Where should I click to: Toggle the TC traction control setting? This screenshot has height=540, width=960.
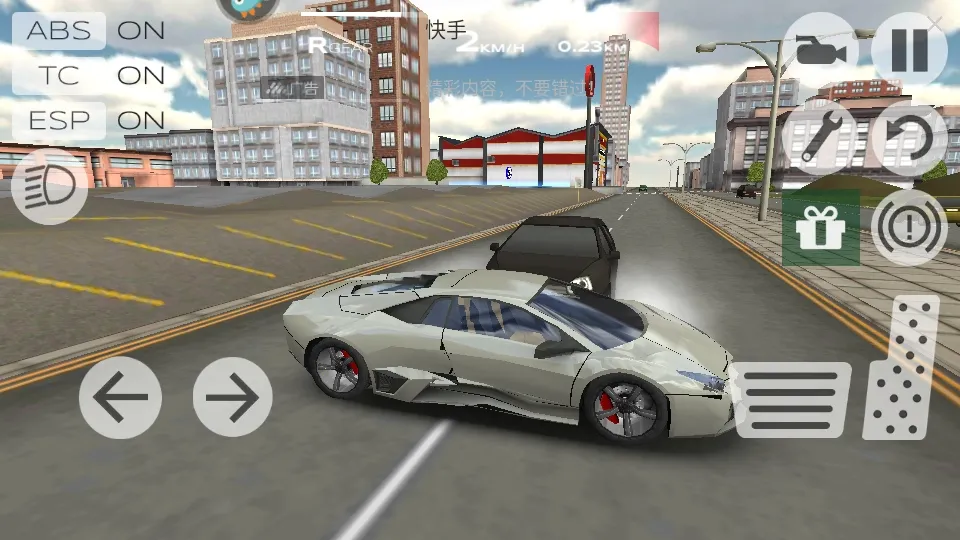coord(60,75)
